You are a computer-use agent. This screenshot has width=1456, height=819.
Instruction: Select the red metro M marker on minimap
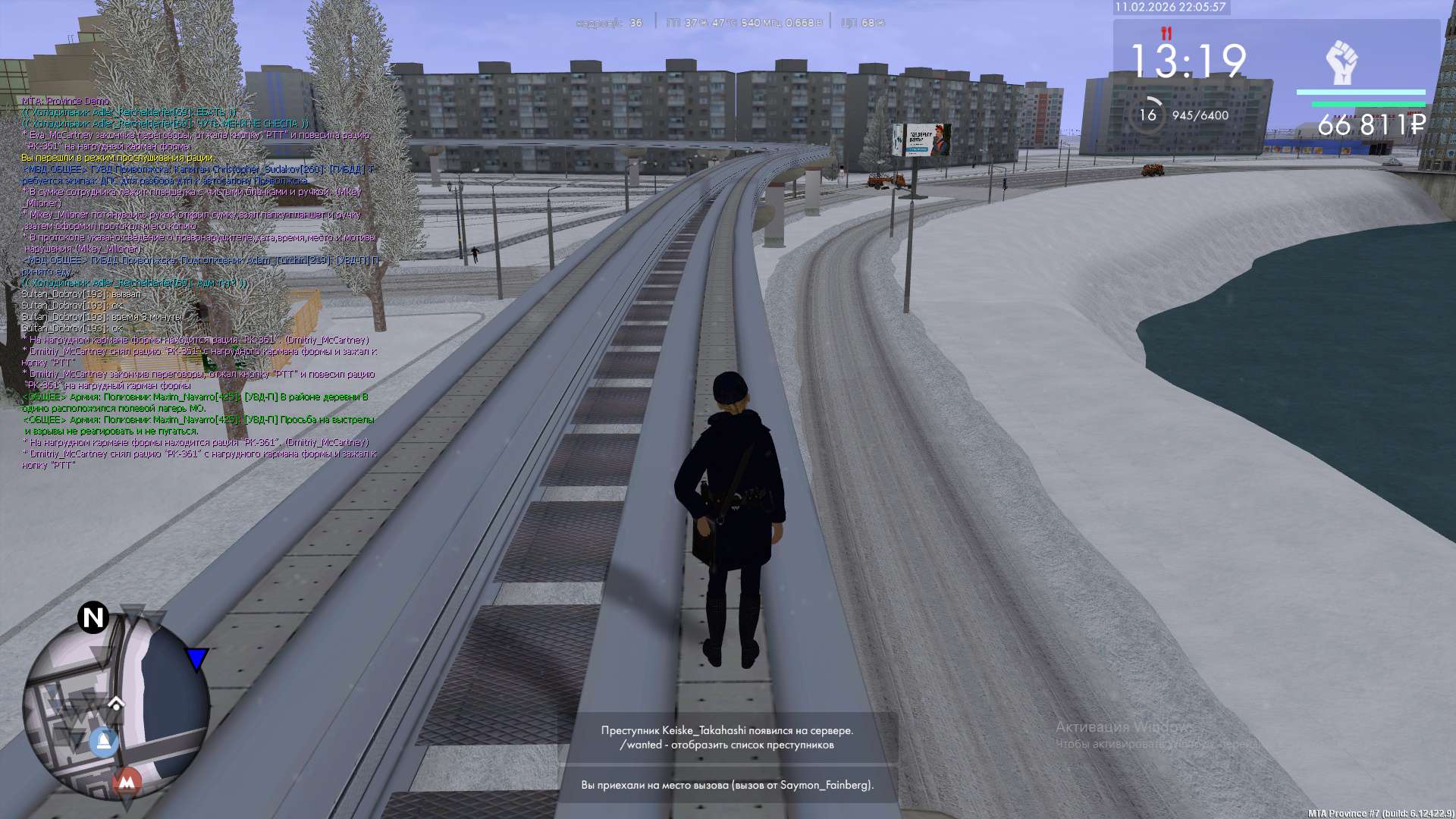(x=127, y=781)
